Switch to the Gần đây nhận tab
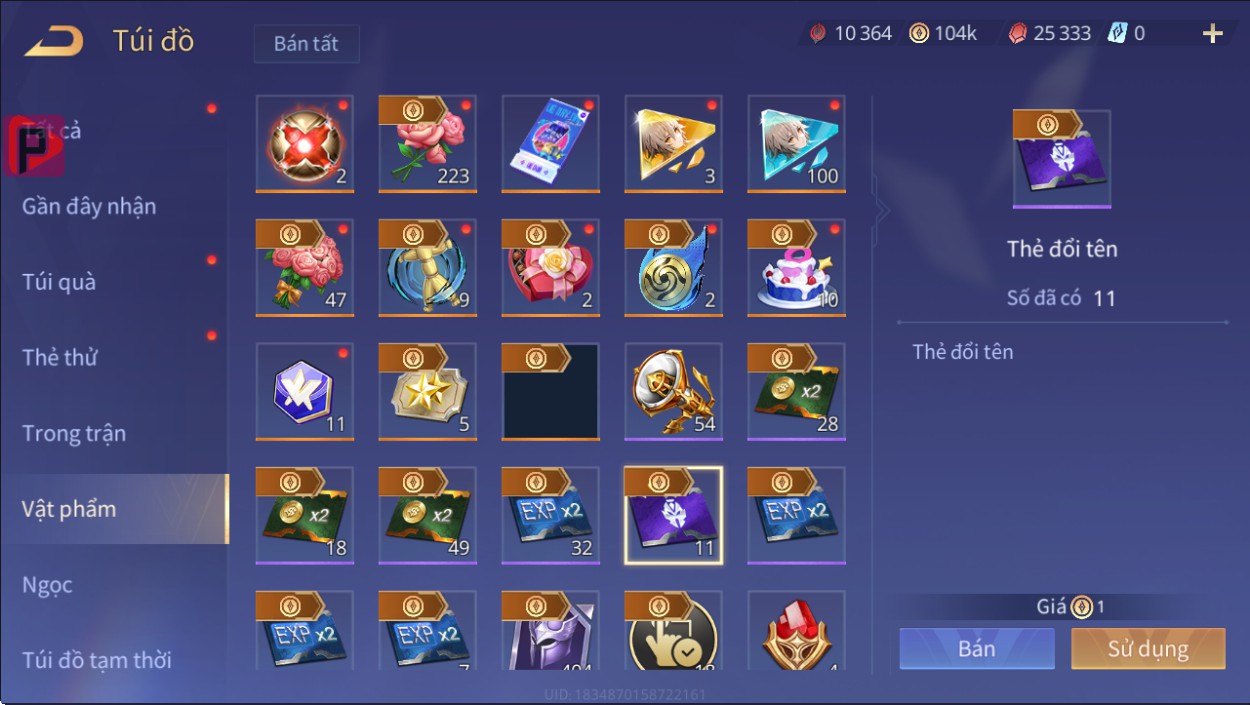This screenshot has height=705, width=1250. click(x=89, y=207)
